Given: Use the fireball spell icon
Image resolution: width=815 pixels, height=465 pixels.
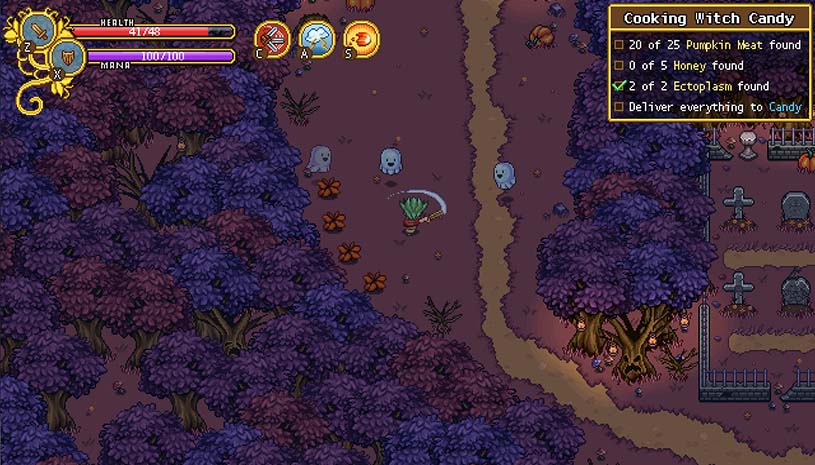Looking at the screenshot, I should [360, 40].
